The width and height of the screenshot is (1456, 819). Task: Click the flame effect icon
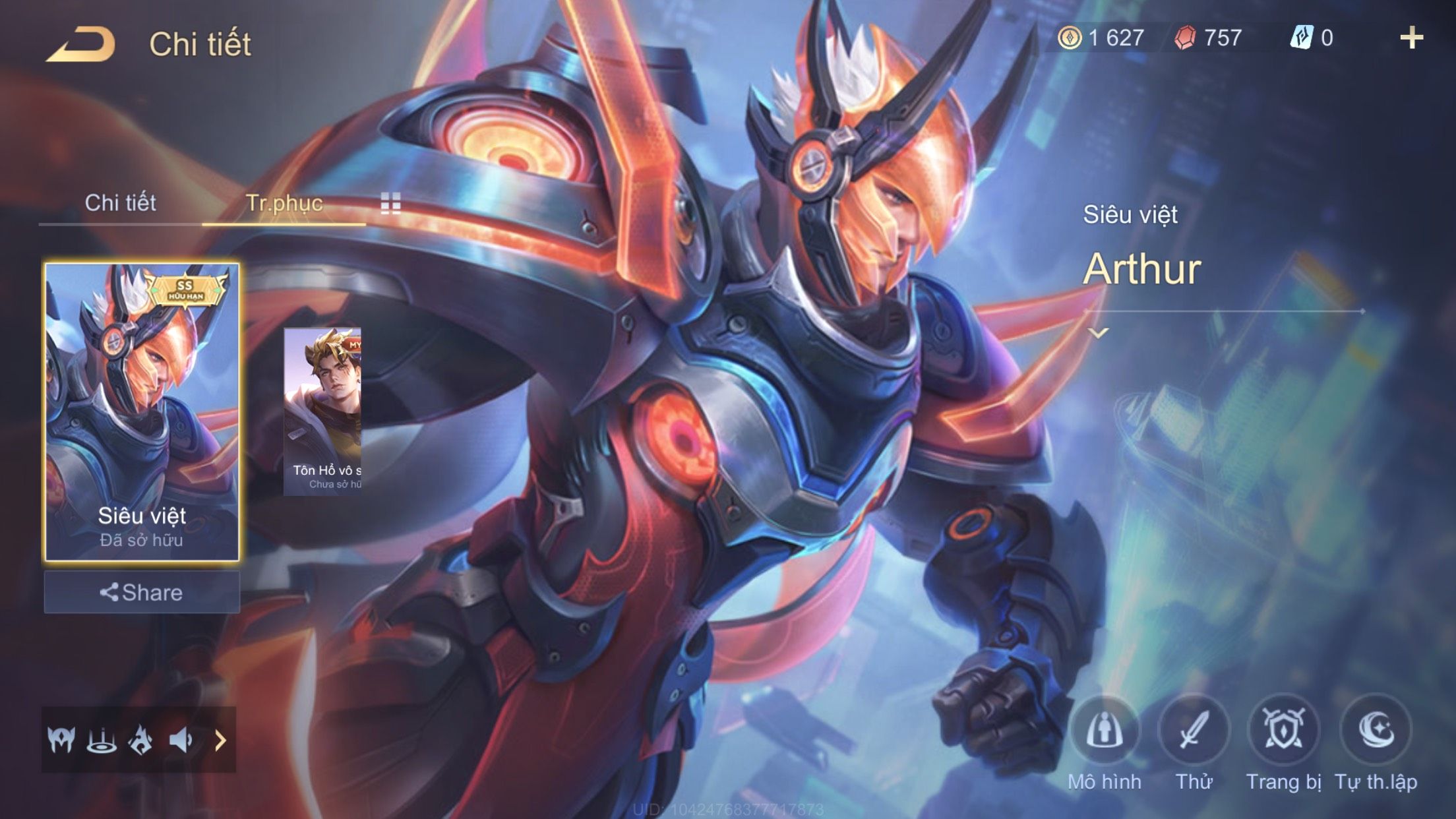tap(140, 740)
